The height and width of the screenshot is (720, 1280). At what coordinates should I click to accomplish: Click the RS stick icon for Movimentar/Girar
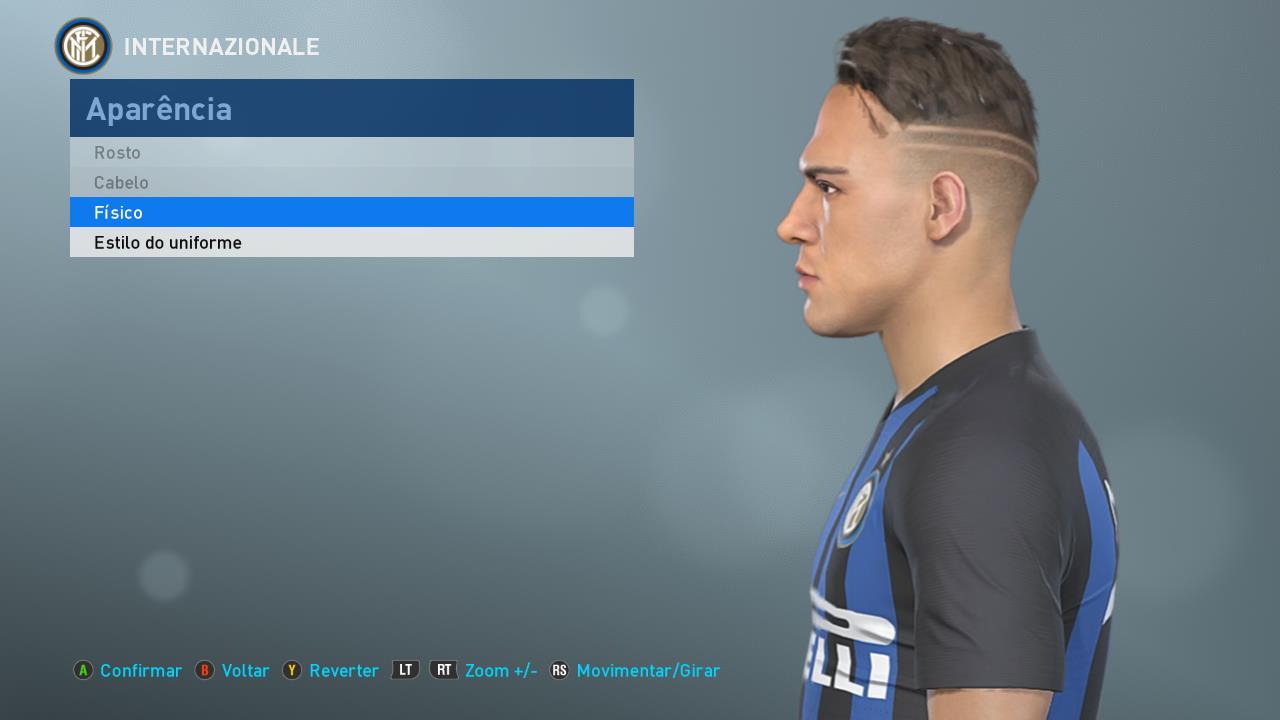coord(560,671)
